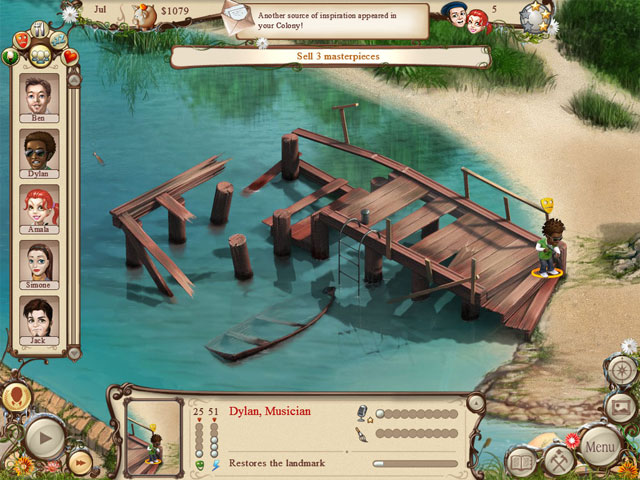Click the round play button
This screenshot has width=640, height=480.
coord(43,437)
